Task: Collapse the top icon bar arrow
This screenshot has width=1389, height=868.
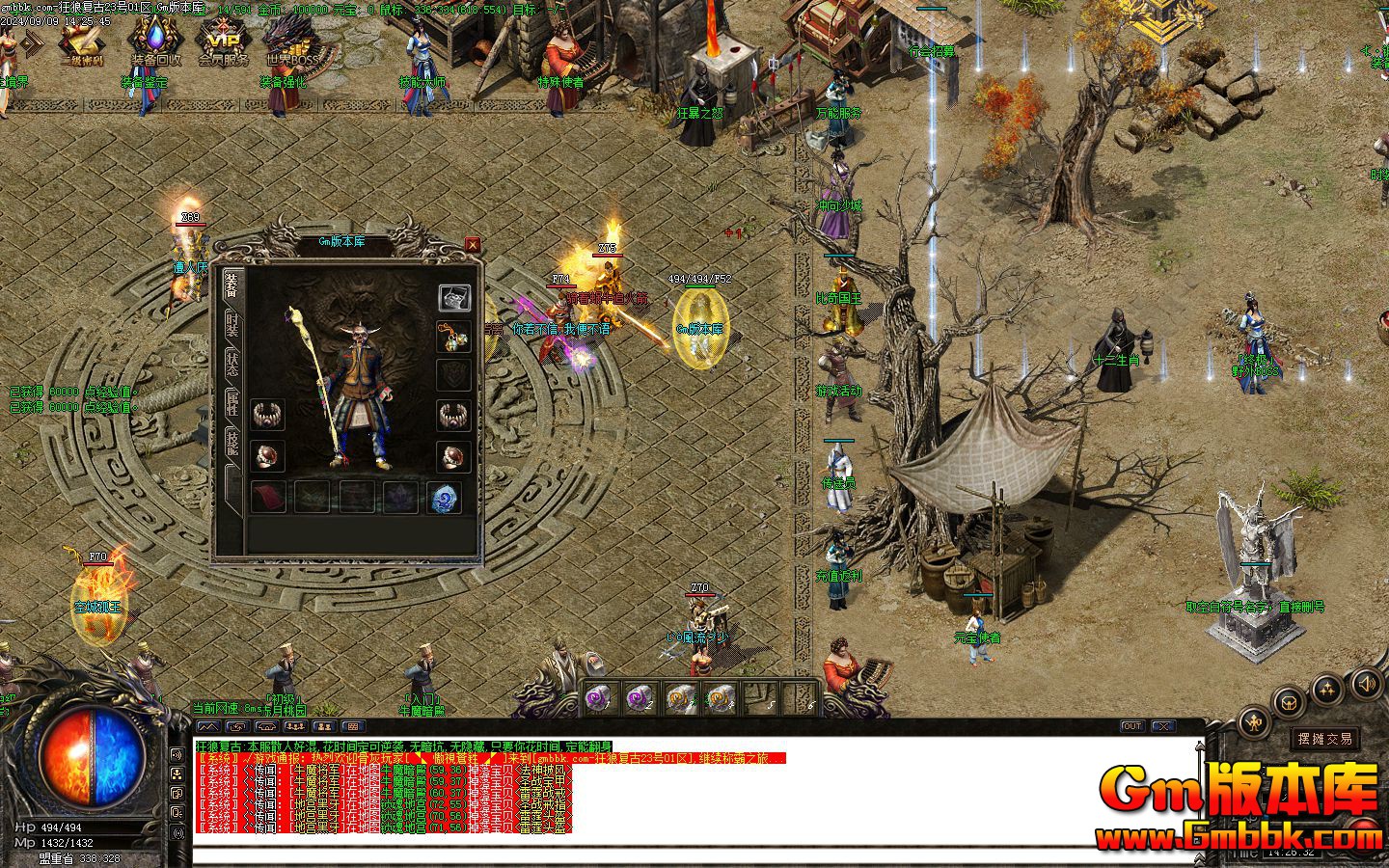Action: pos(33,42)
